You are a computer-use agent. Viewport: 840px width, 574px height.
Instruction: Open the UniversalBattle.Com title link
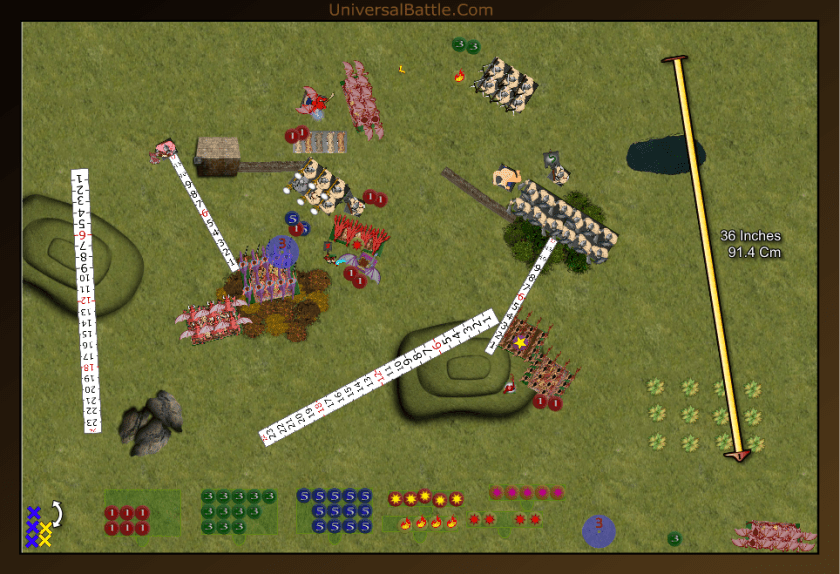tap(411, 10)
